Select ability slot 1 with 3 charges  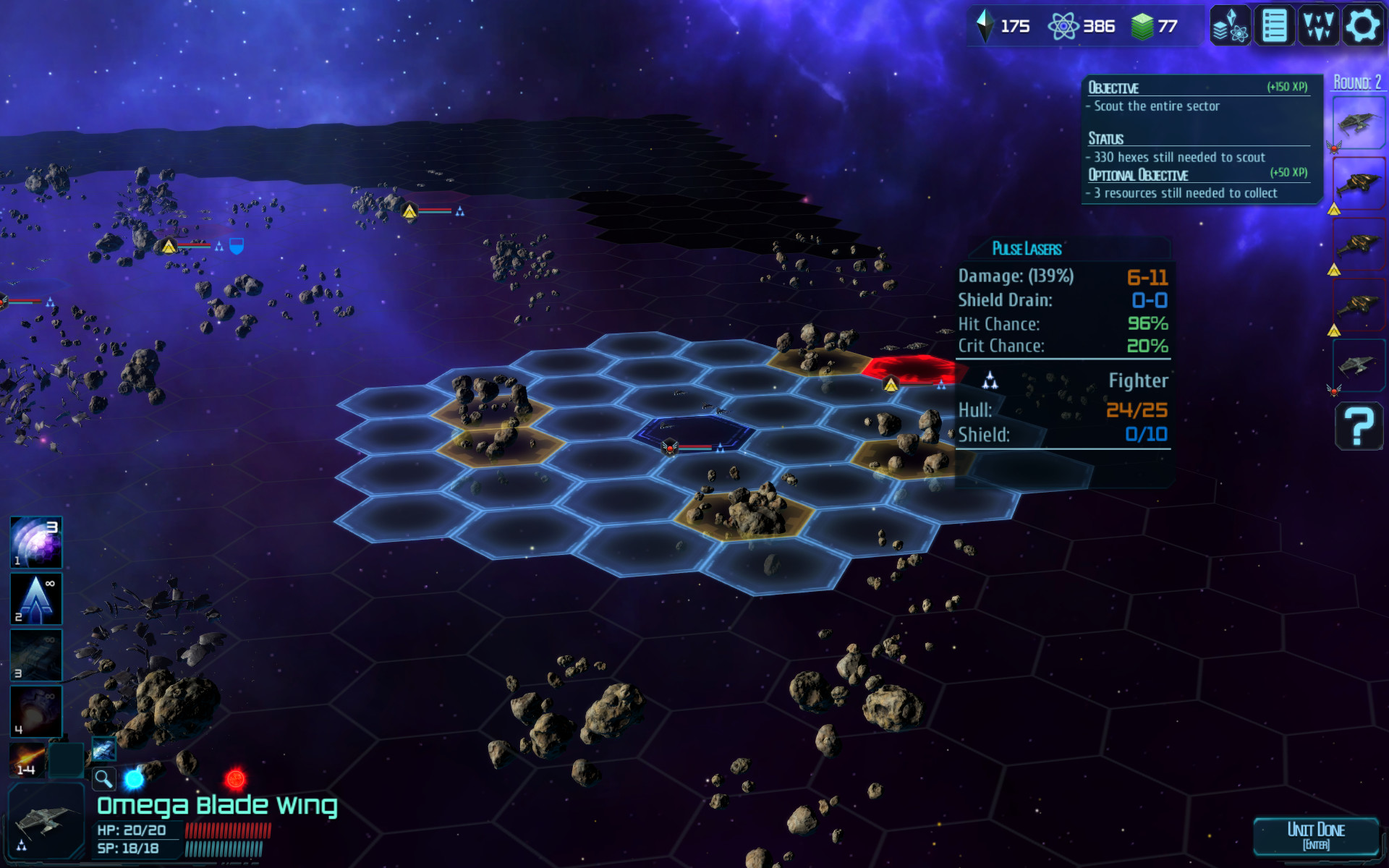35,542
